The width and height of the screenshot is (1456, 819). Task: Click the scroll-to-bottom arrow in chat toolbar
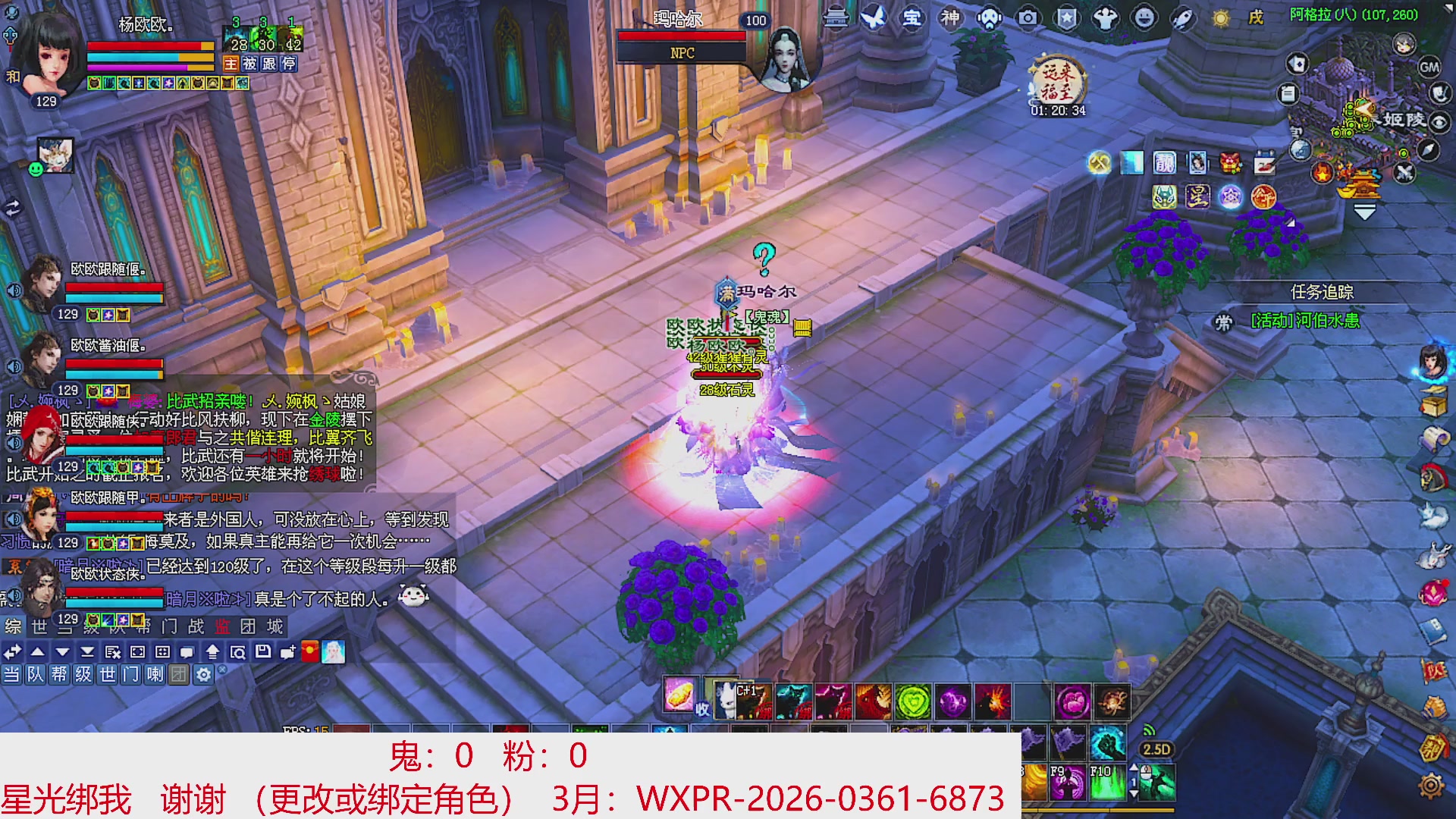[x=88, y=651]
